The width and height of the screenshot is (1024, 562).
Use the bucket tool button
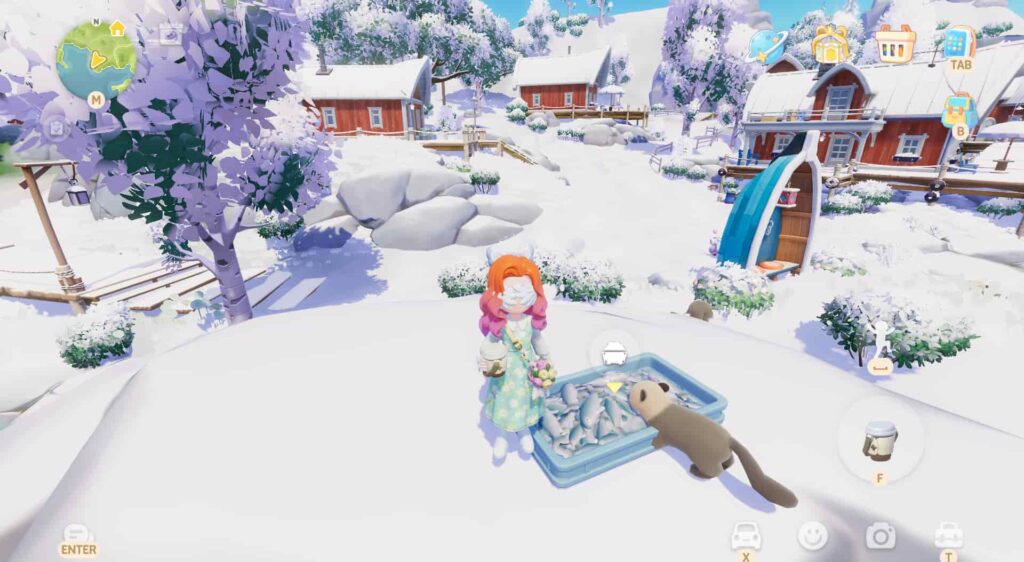(880, 440)
